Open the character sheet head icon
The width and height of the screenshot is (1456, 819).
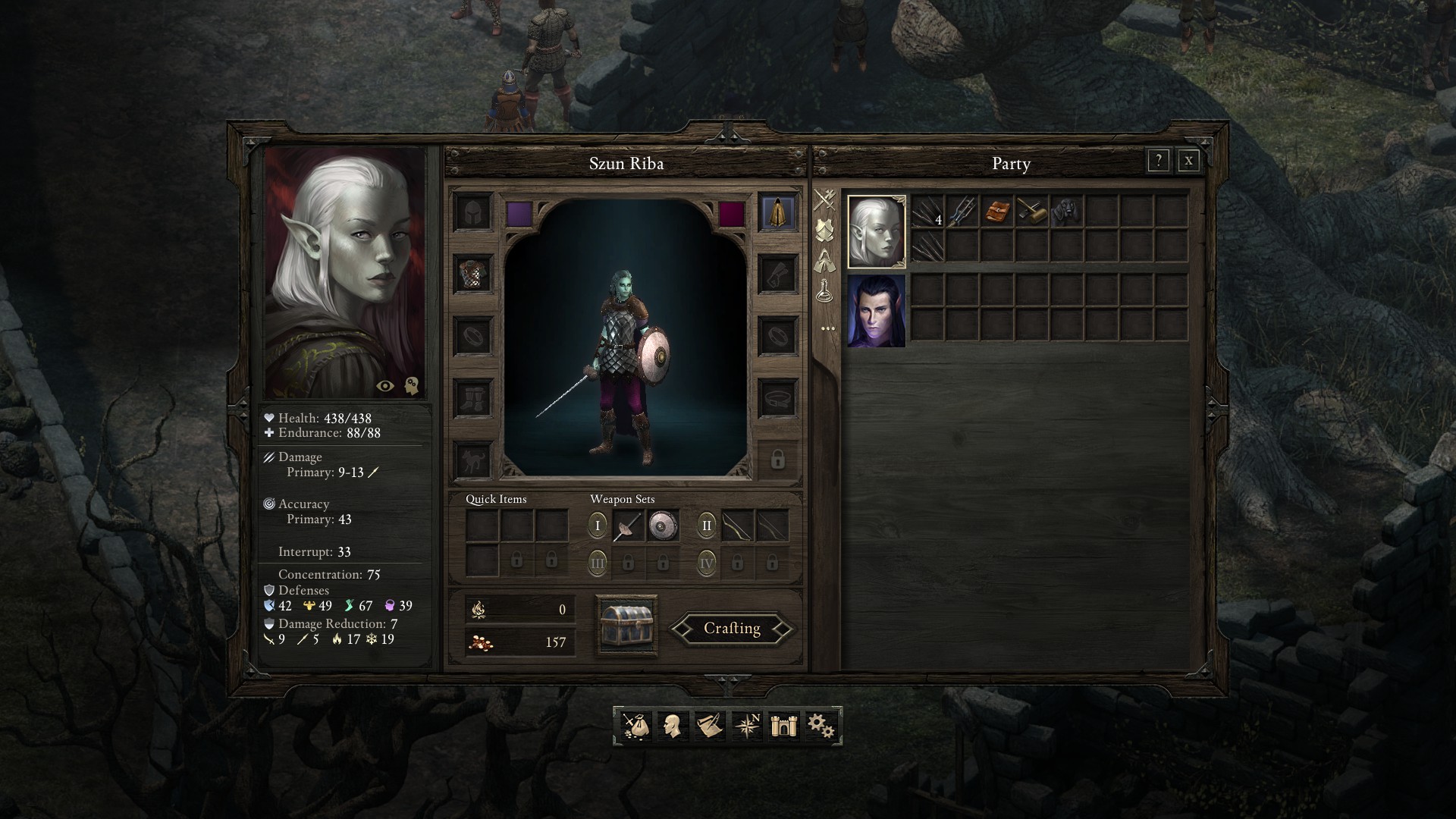(x=671, y=726)
